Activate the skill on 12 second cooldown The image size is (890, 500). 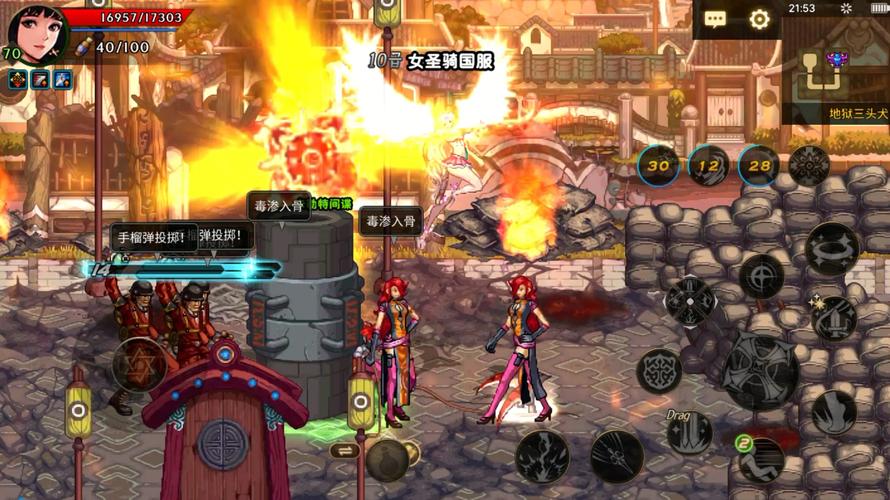709,166
